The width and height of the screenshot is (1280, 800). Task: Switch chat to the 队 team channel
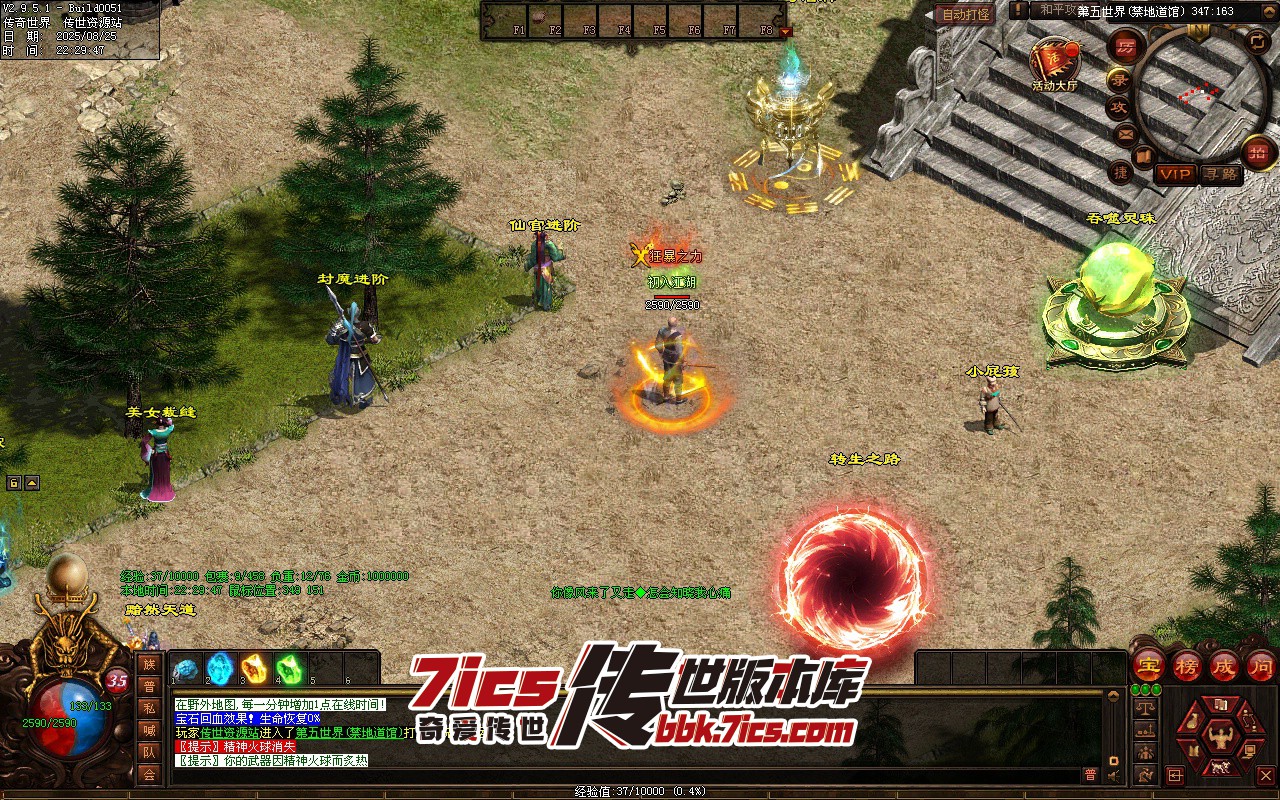pyautogui.click(x=149, y=752)
